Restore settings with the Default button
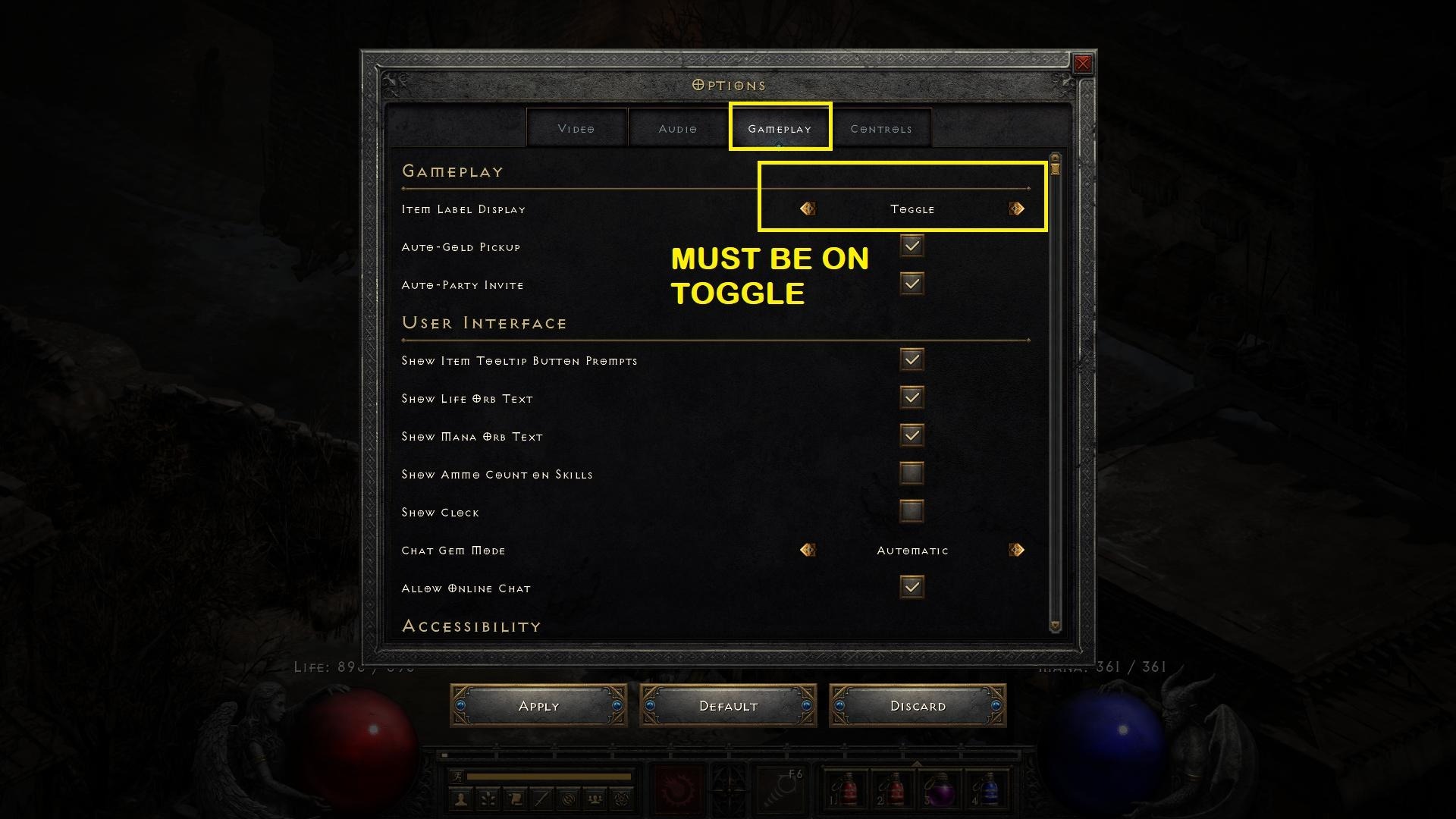This screenshot has width=1456, height=819. tap(728, 706)
